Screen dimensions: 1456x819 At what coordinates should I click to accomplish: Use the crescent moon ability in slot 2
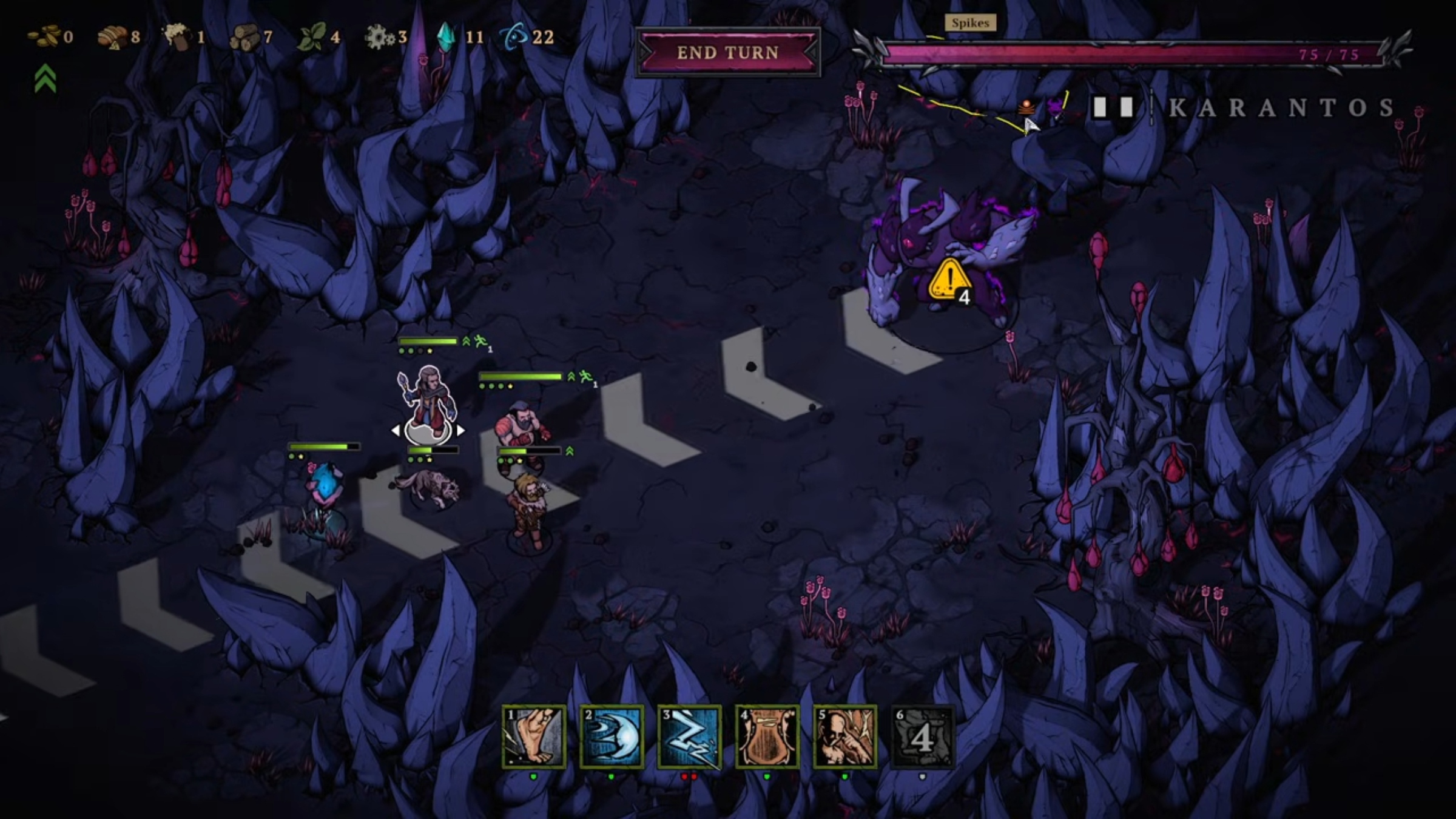click(612, 737)
